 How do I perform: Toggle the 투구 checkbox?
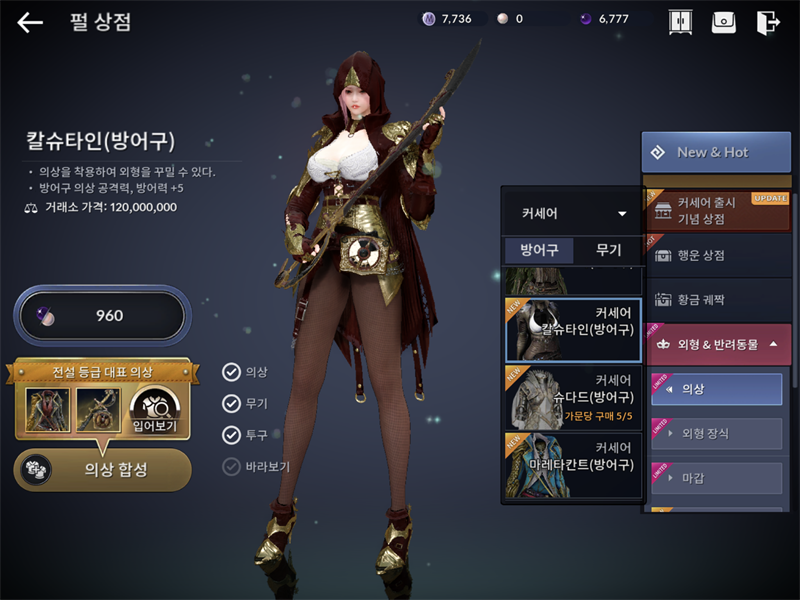coord(232,435)
